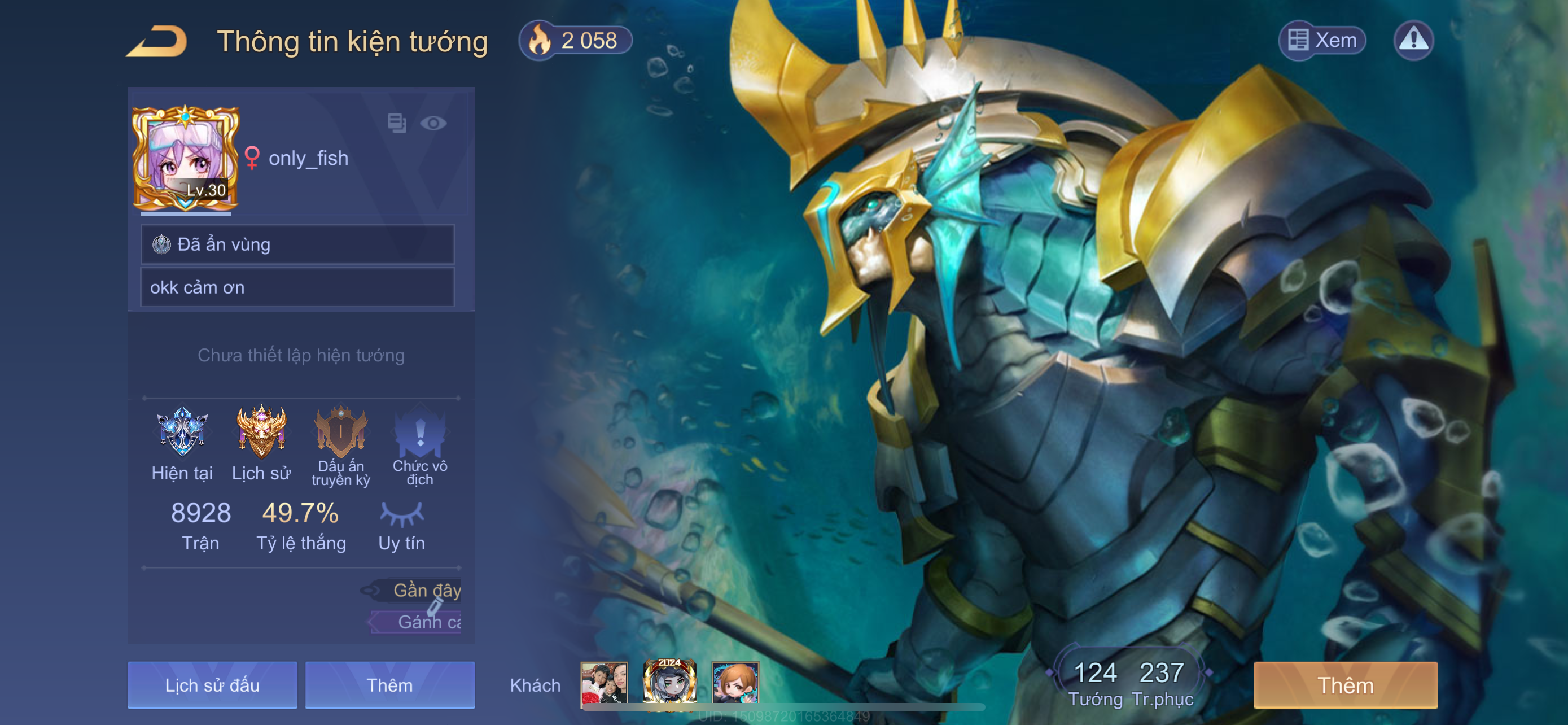Open the Tướng and Tr.phục collection counter
The width and height of the screenshot is (1568, 725).
pos(1129,683)
